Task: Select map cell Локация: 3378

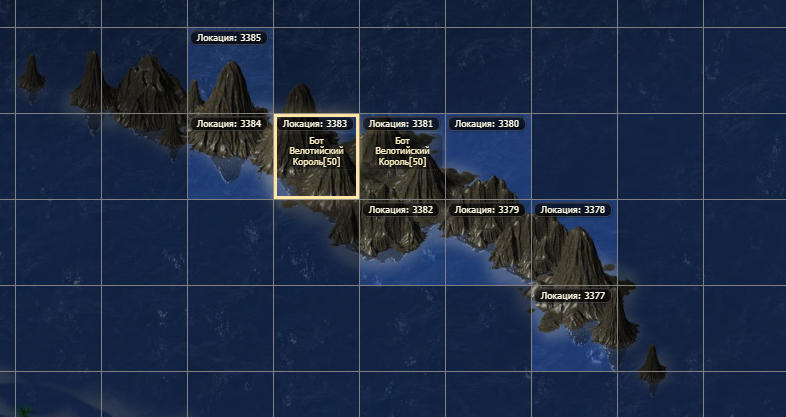Action: pos(574,243)
